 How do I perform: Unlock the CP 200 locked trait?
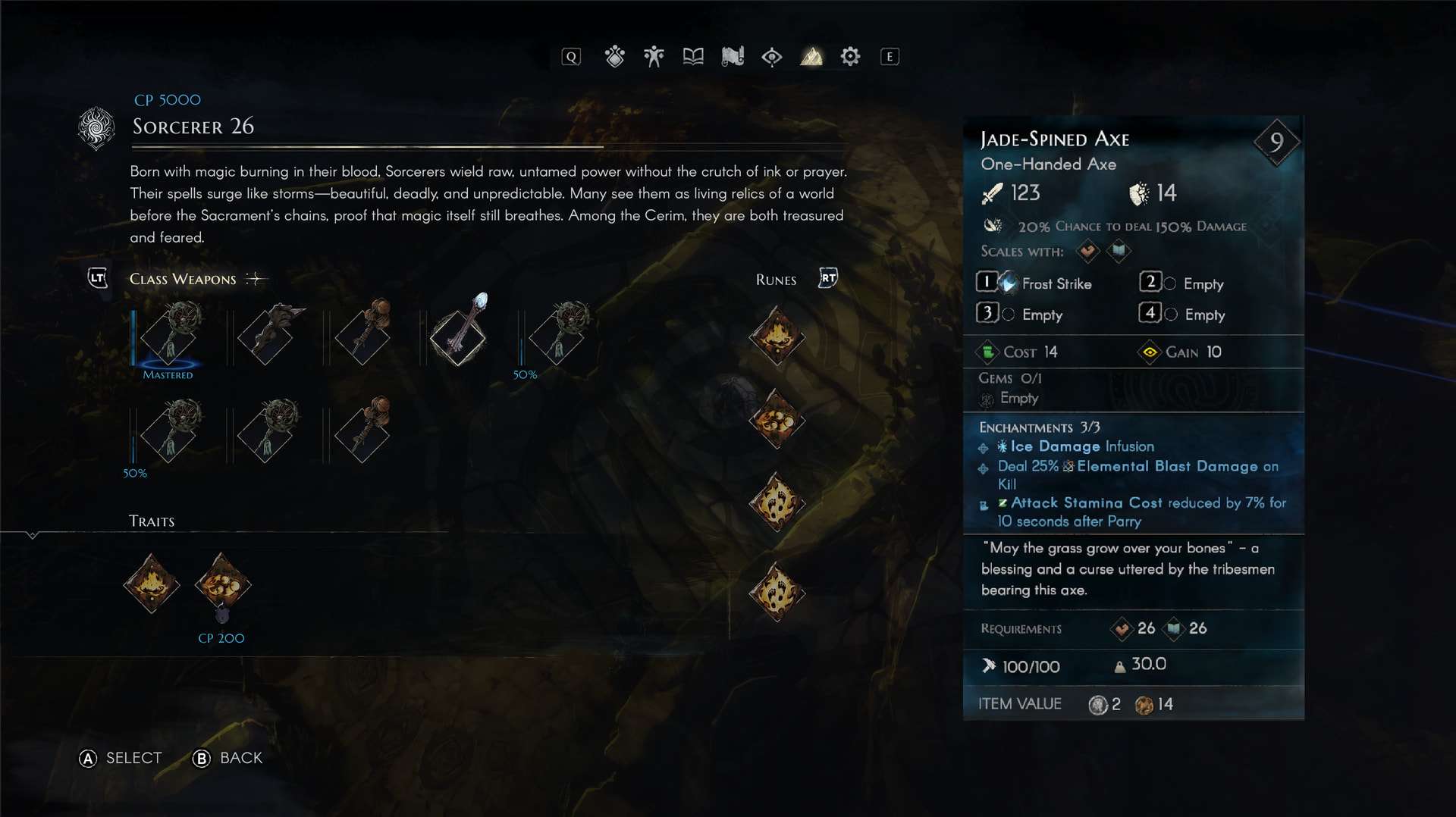pos(222,585)
